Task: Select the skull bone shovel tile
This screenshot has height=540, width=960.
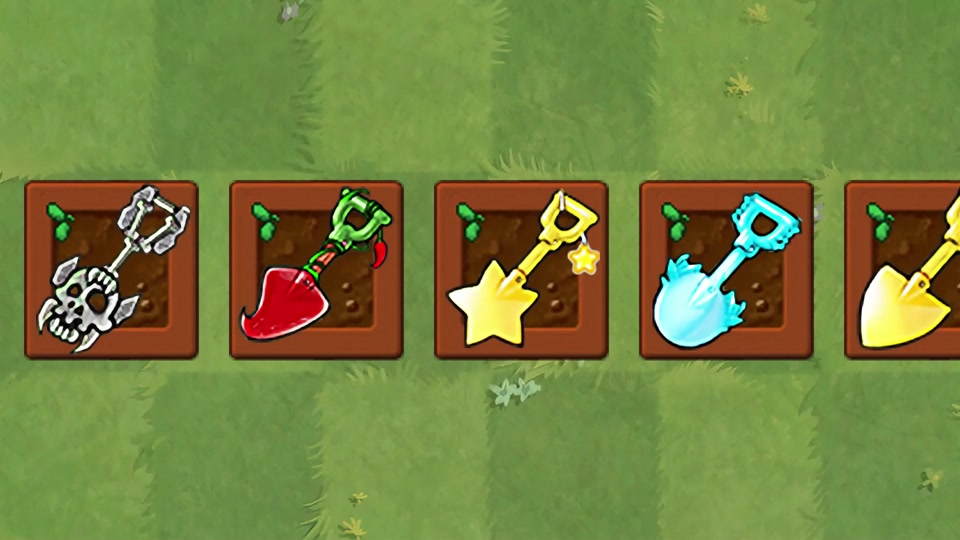Action: point(111,270)
